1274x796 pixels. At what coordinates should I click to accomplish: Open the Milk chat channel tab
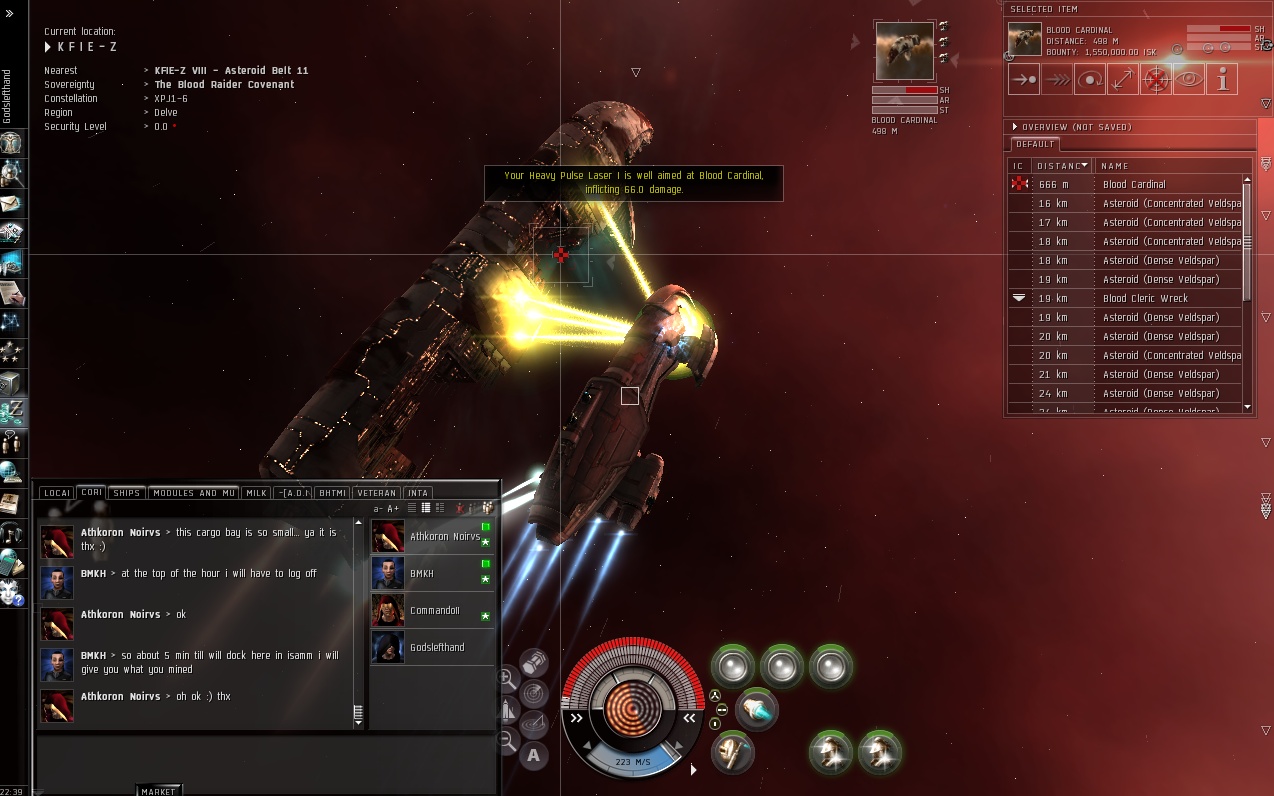click(257, 493)
